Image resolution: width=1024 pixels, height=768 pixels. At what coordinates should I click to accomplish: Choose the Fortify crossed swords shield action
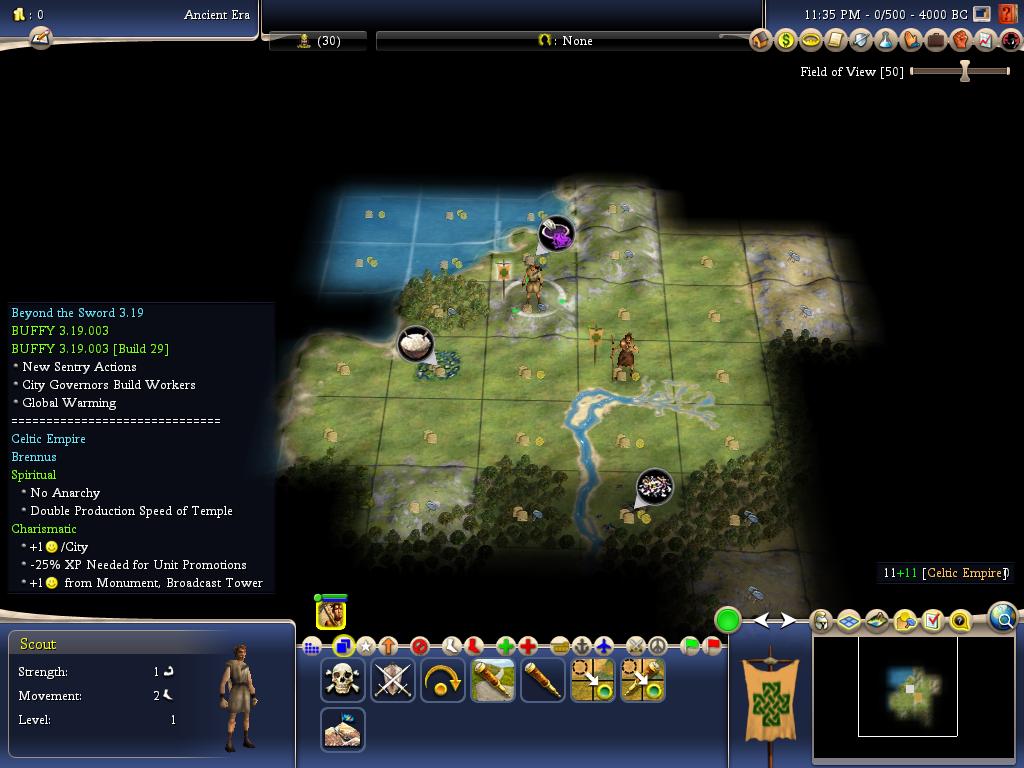click(392, 681)
